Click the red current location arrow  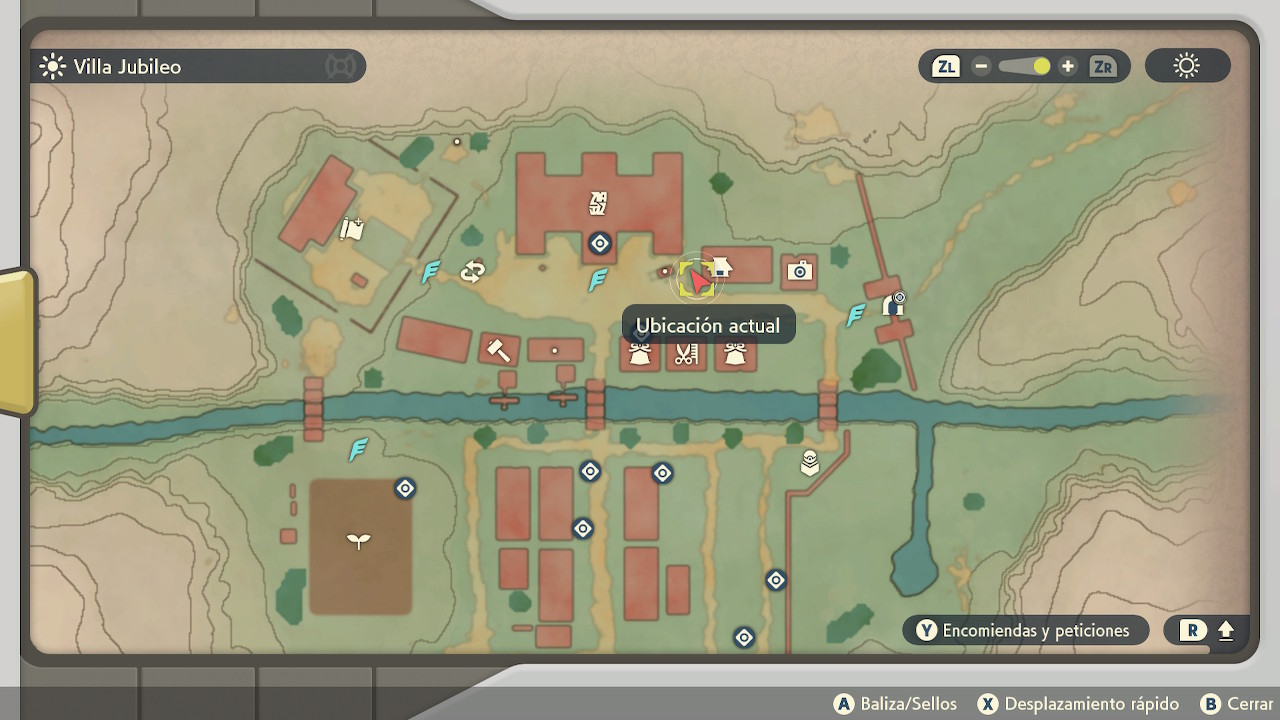click(x=699, y=283)
